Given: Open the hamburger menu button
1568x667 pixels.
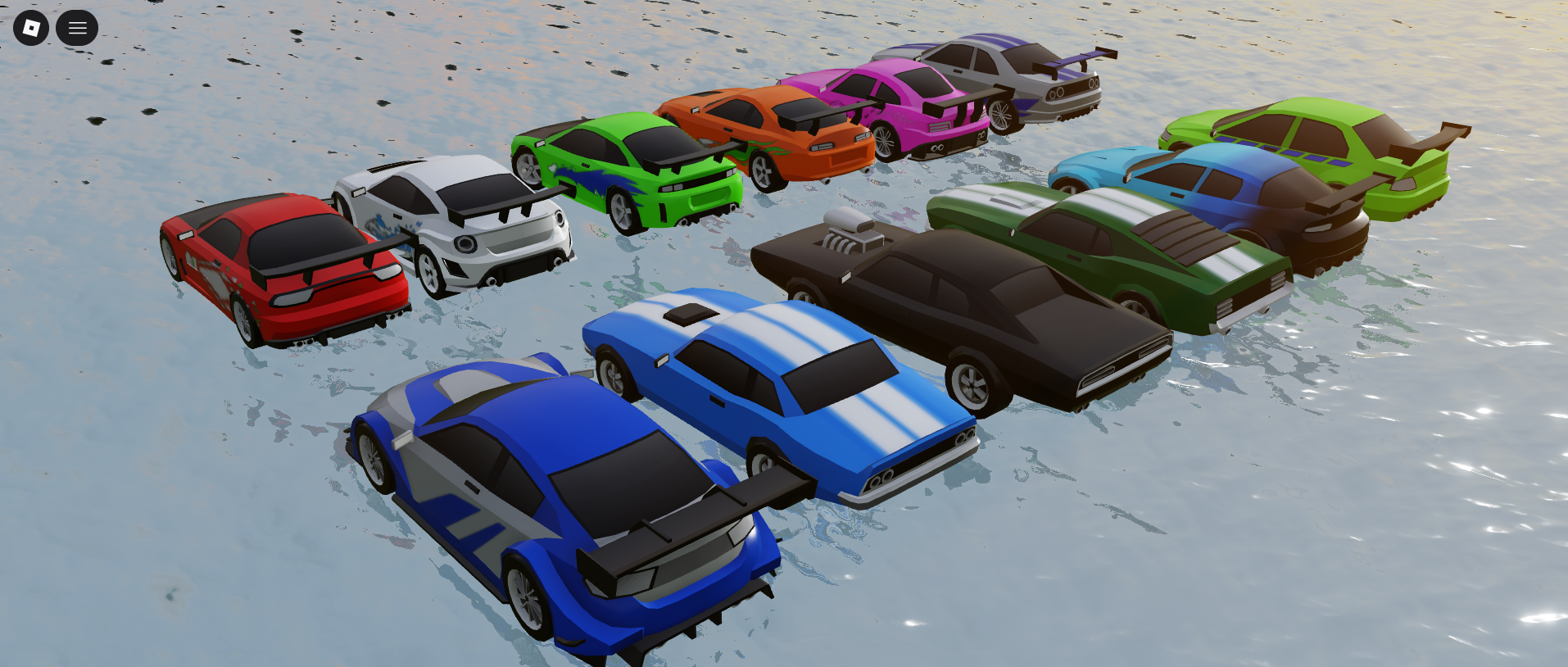Looking at the screenshot, I should pos(77,28).
